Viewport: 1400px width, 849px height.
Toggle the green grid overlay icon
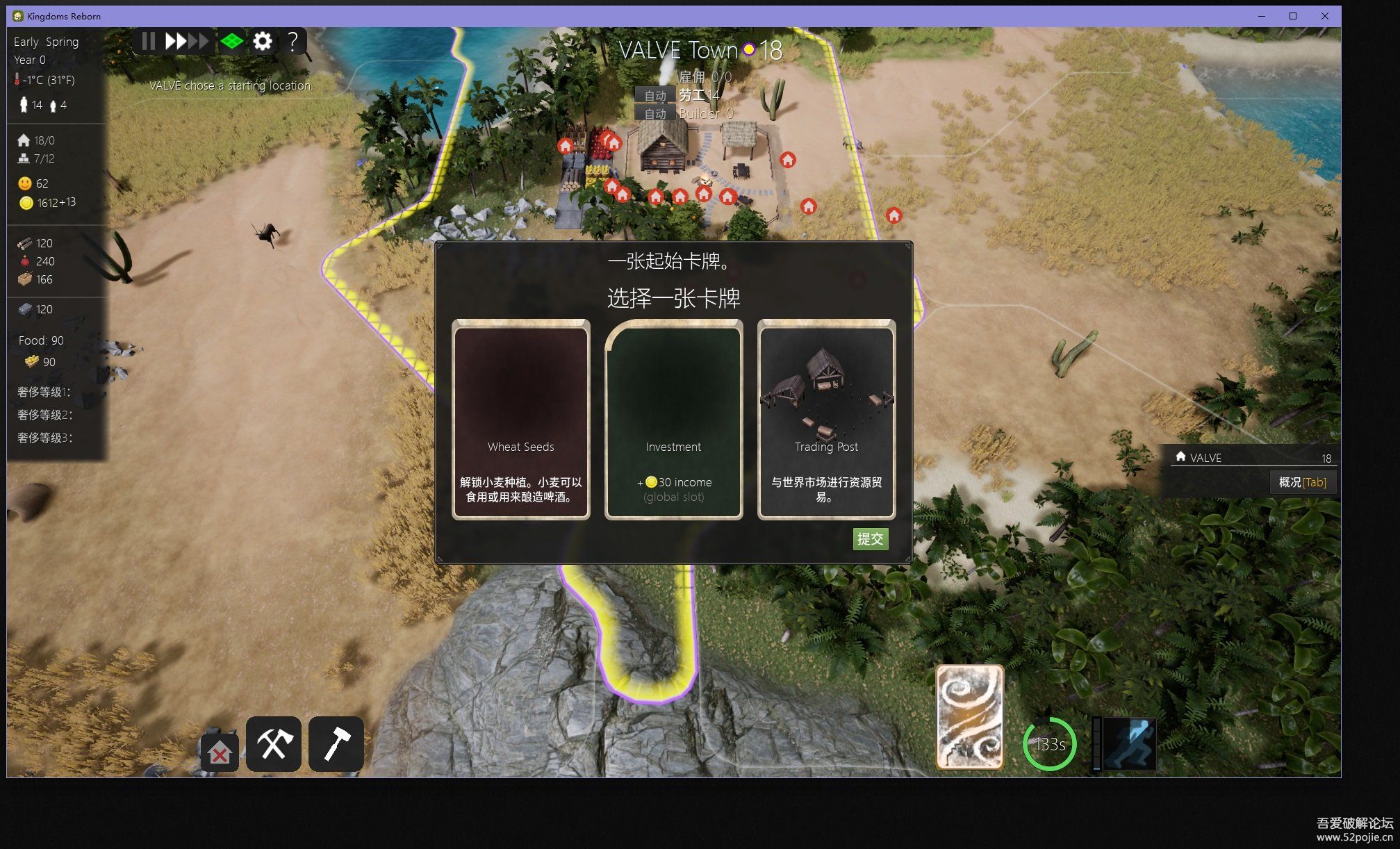pos(231,42)
